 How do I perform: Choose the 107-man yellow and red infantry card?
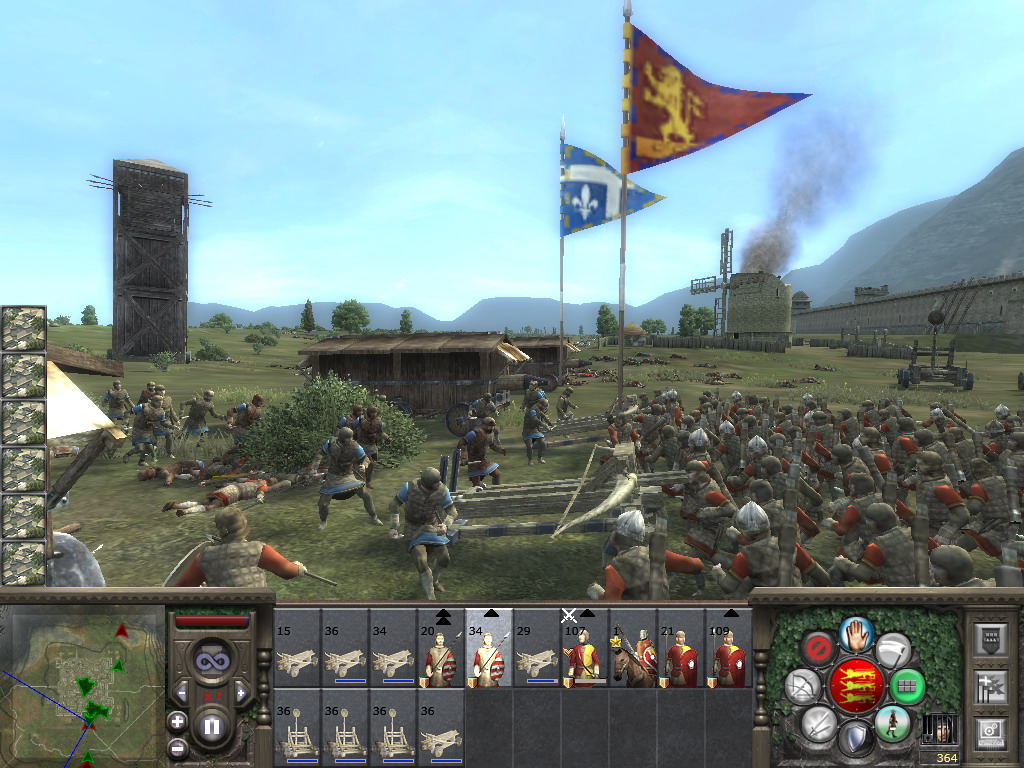click(585, 657)
